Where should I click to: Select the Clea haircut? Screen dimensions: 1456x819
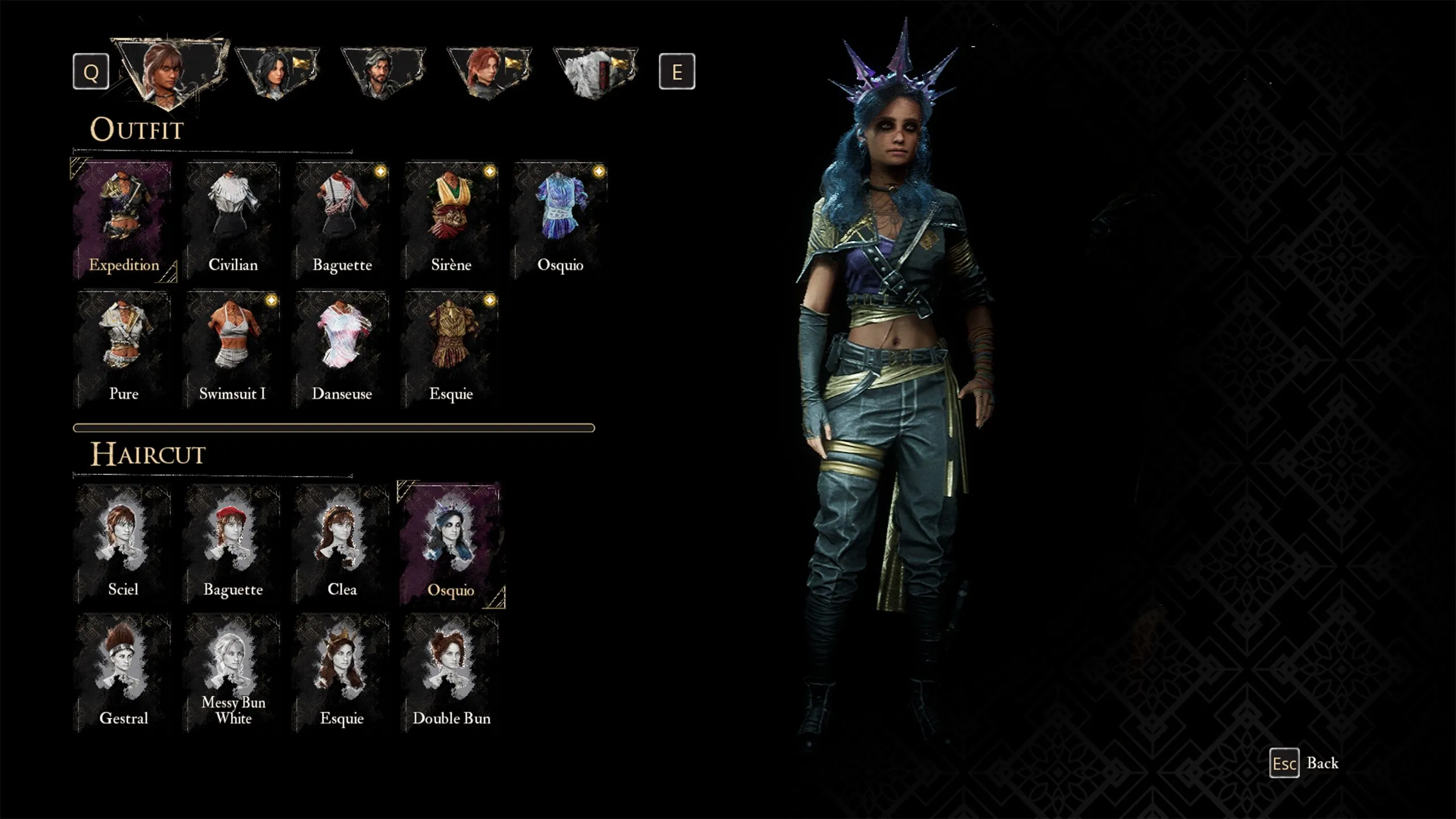(x=342, y=544)
